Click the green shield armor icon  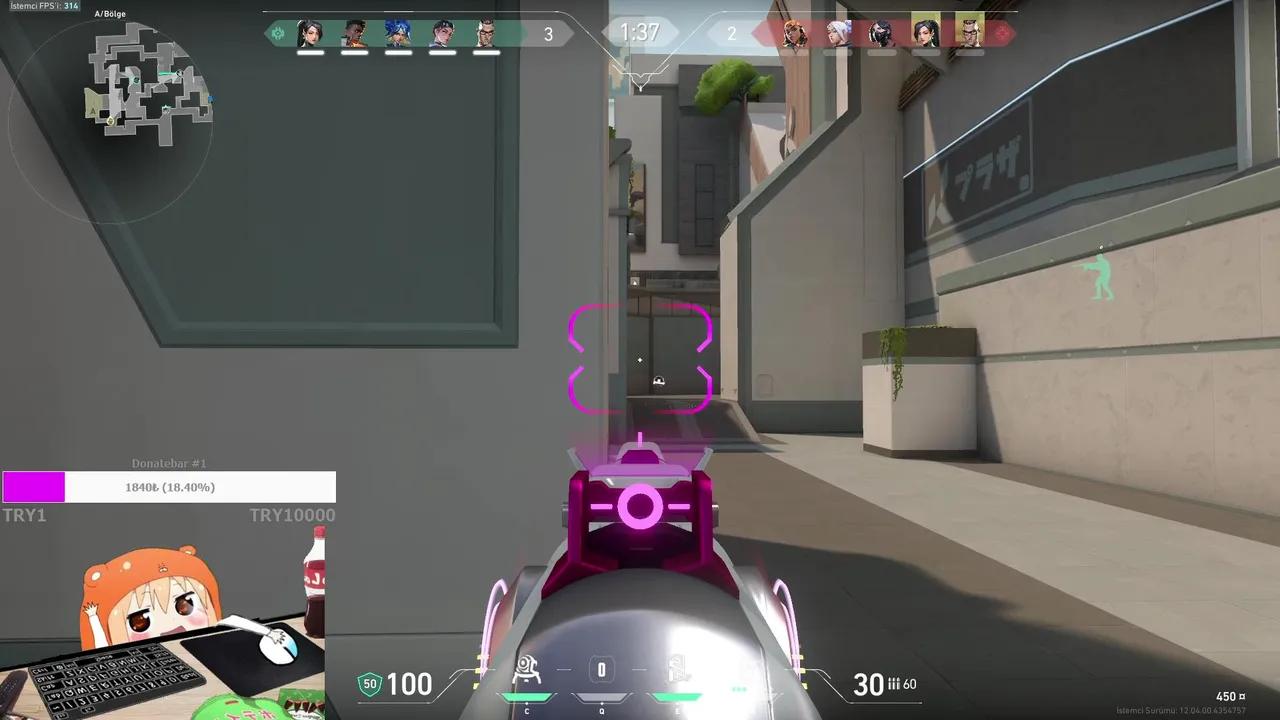[x=368, y=684]
